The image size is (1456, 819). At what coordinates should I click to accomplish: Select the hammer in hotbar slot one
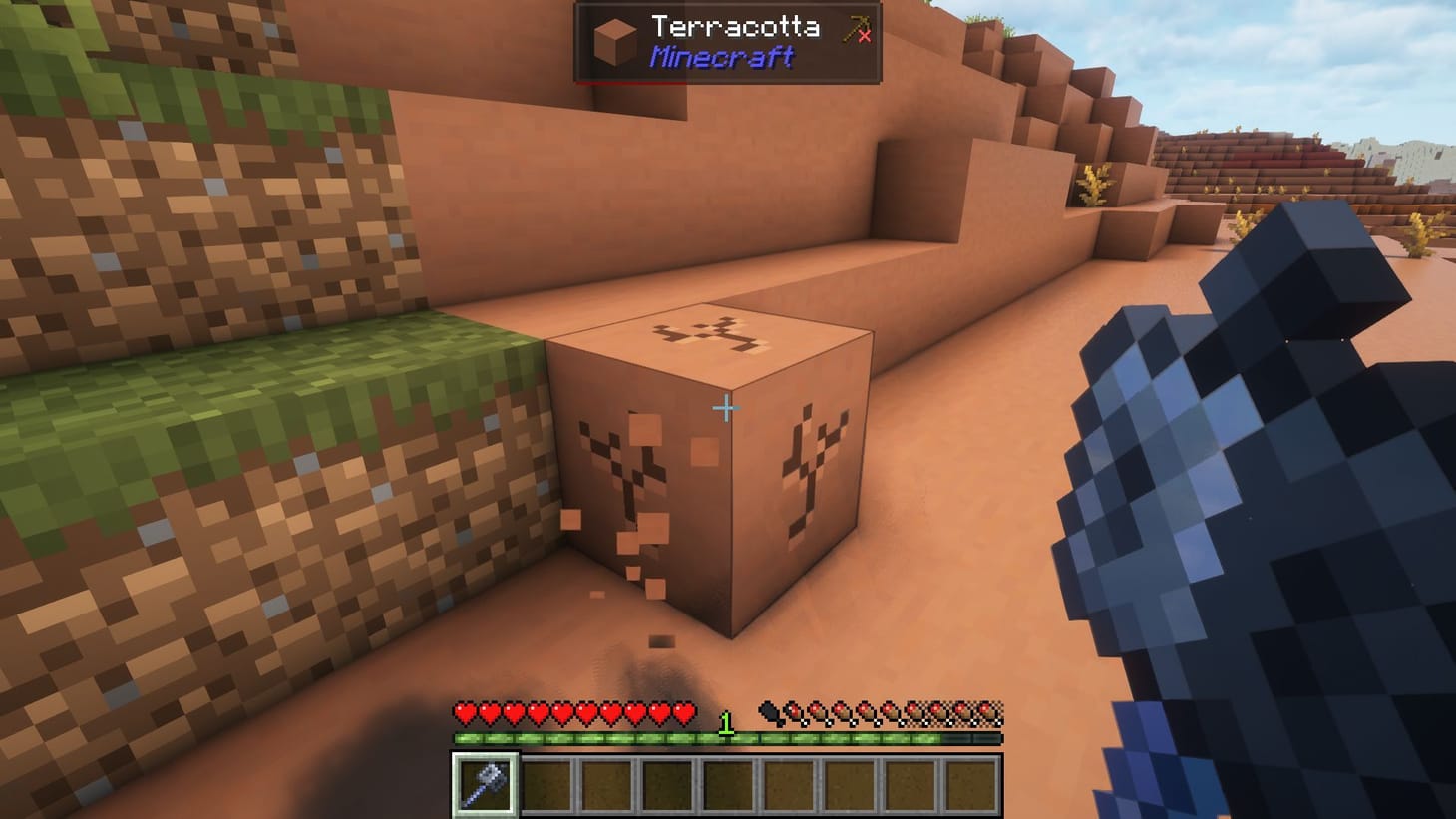[485, 785]
